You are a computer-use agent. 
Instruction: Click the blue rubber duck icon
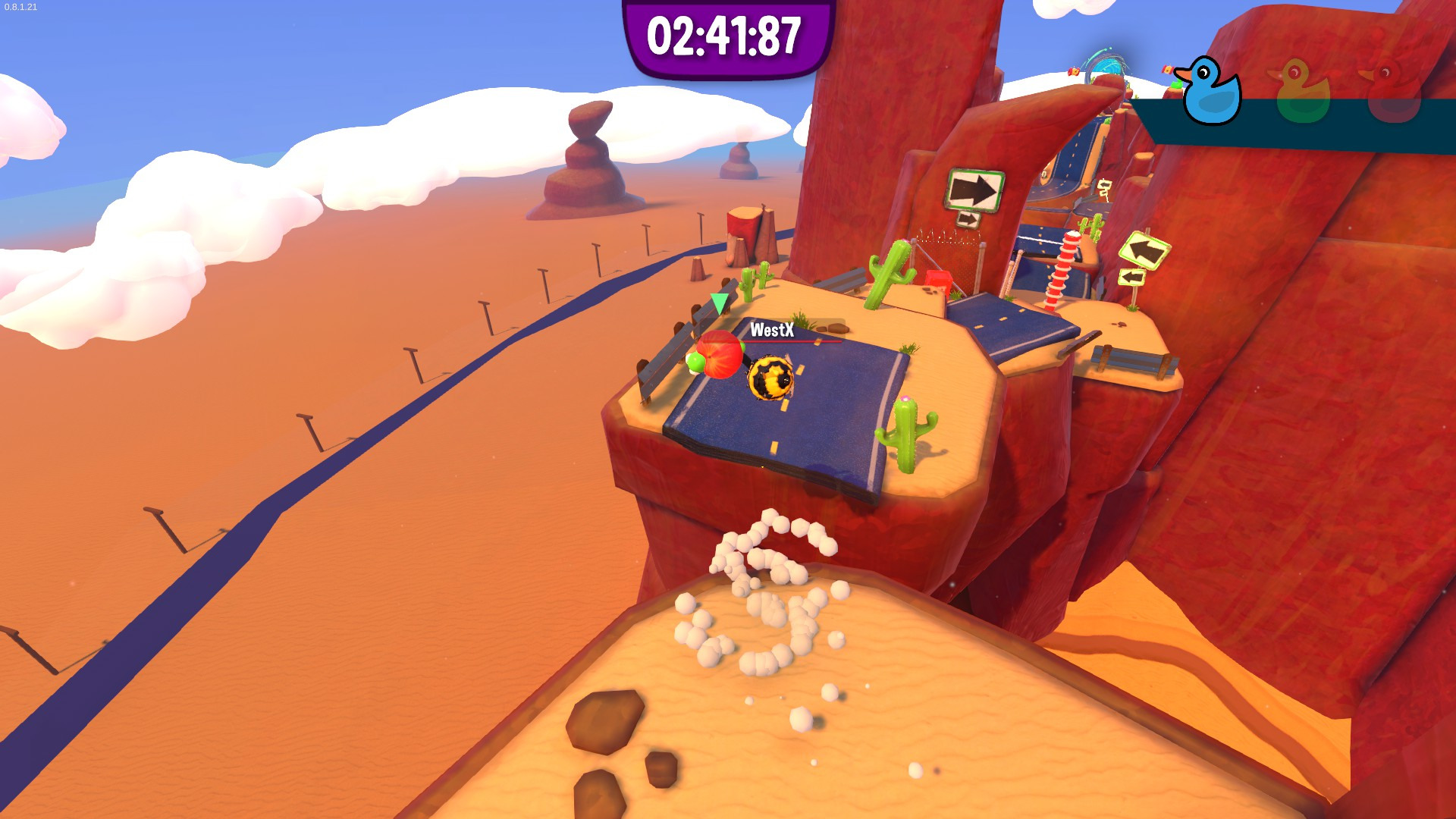pos(1211,92)
